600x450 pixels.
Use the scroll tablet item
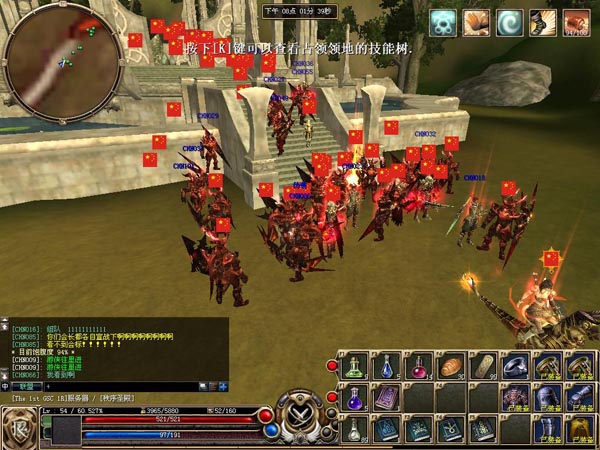(x=483, y=366)
